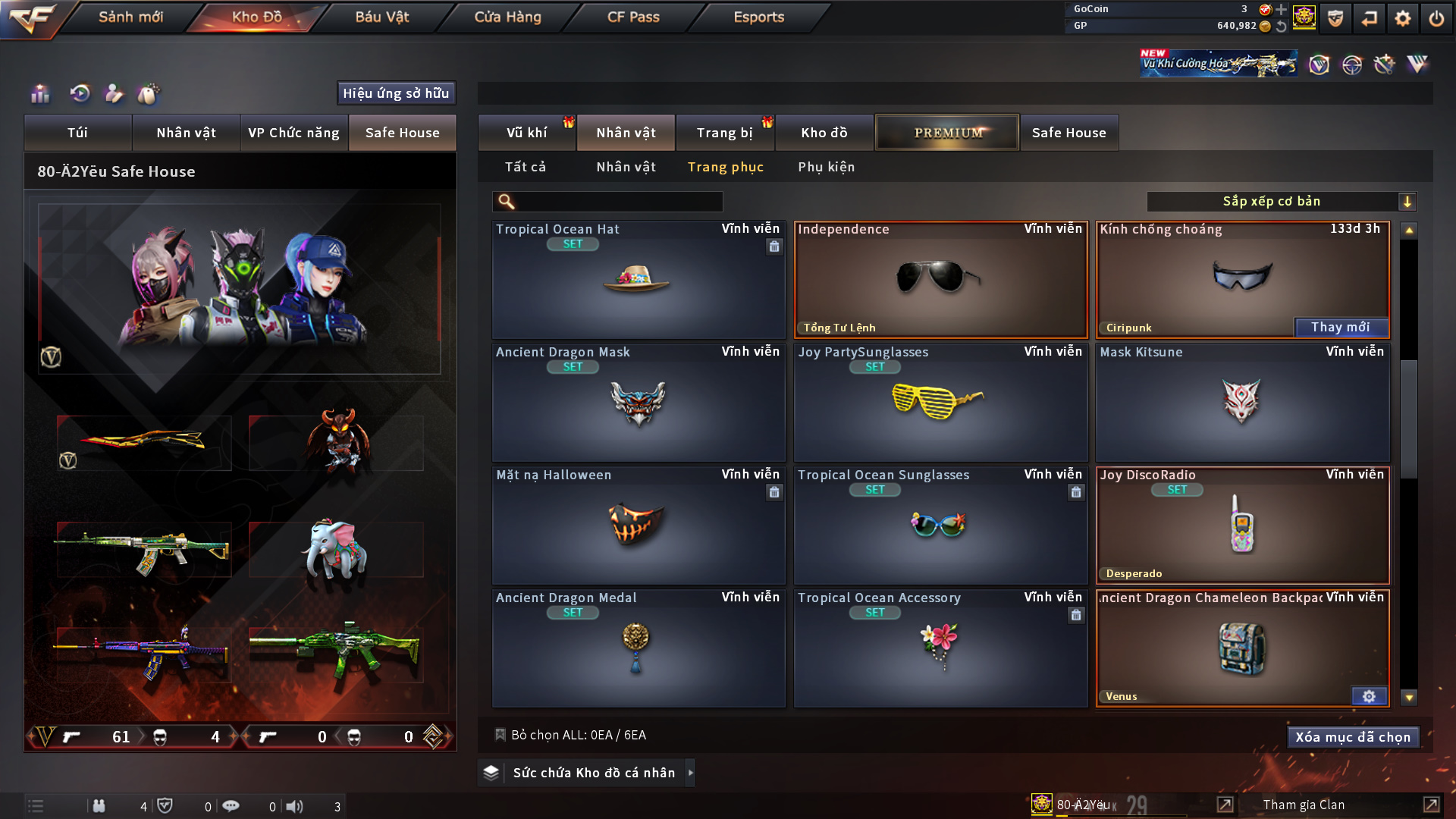1456x819 pixels.
Task: Switch to the Túi bag tab
Action: 77,133
